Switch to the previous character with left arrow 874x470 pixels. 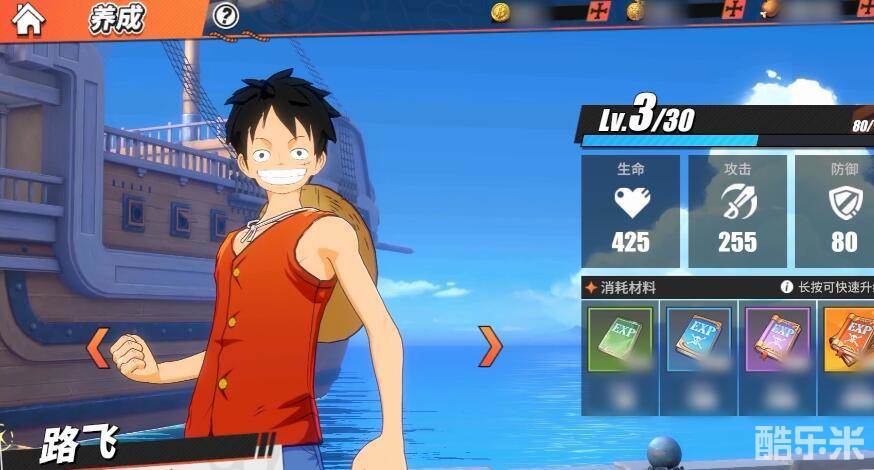98,347
